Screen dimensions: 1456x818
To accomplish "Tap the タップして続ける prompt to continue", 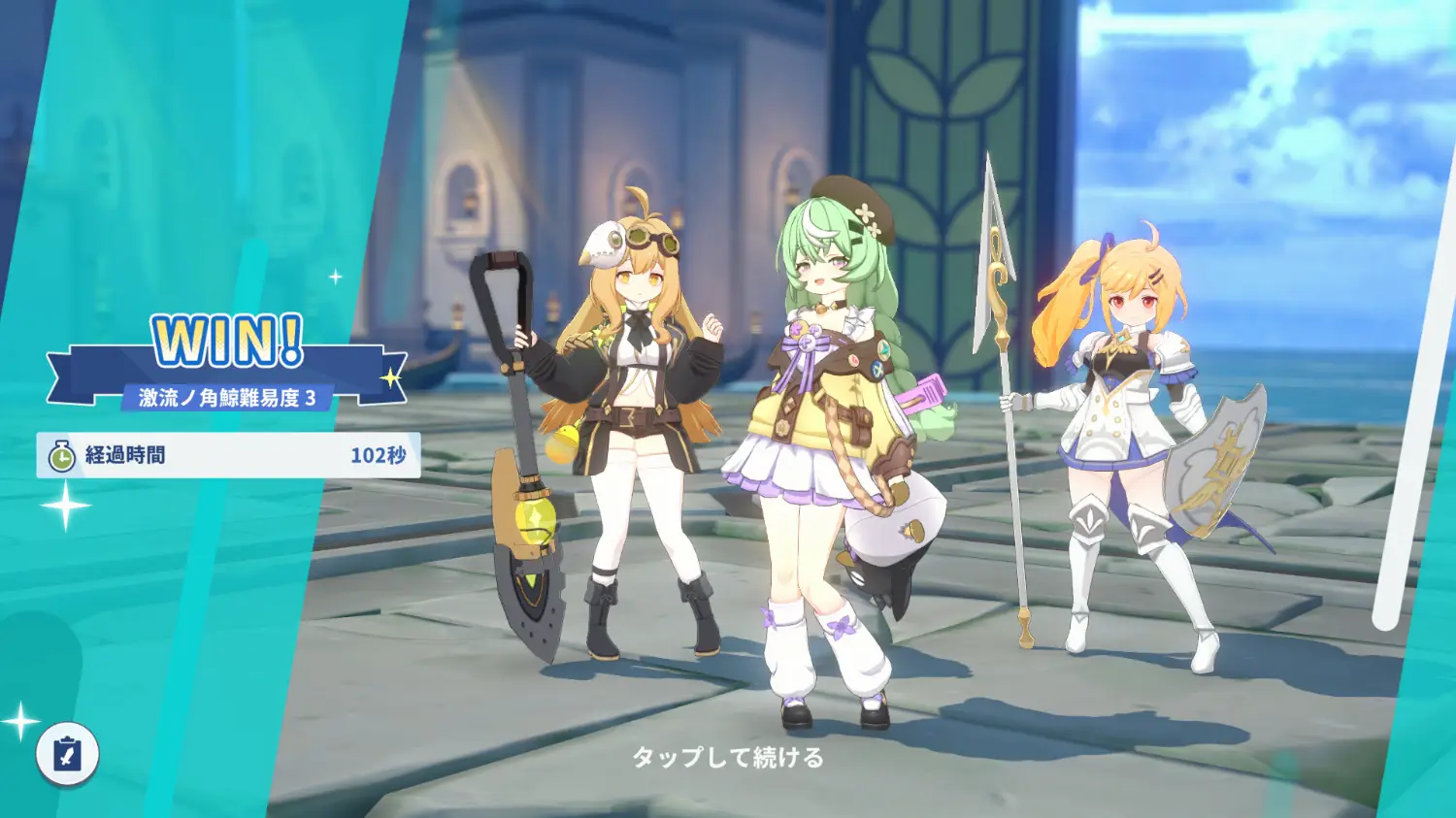I will click(x=728, y=757).
